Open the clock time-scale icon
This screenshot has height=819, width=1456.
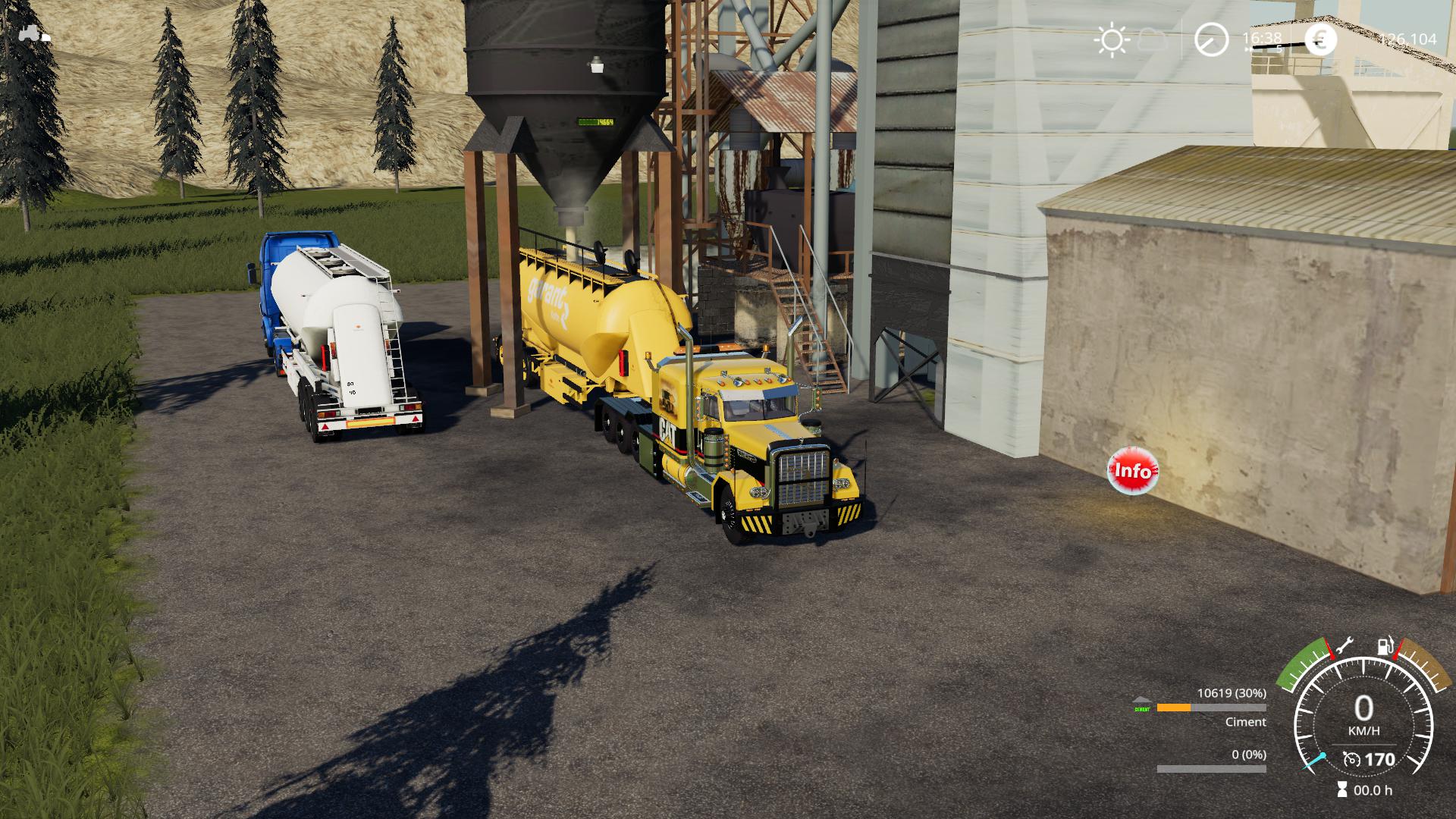(x=1211, y=40)
